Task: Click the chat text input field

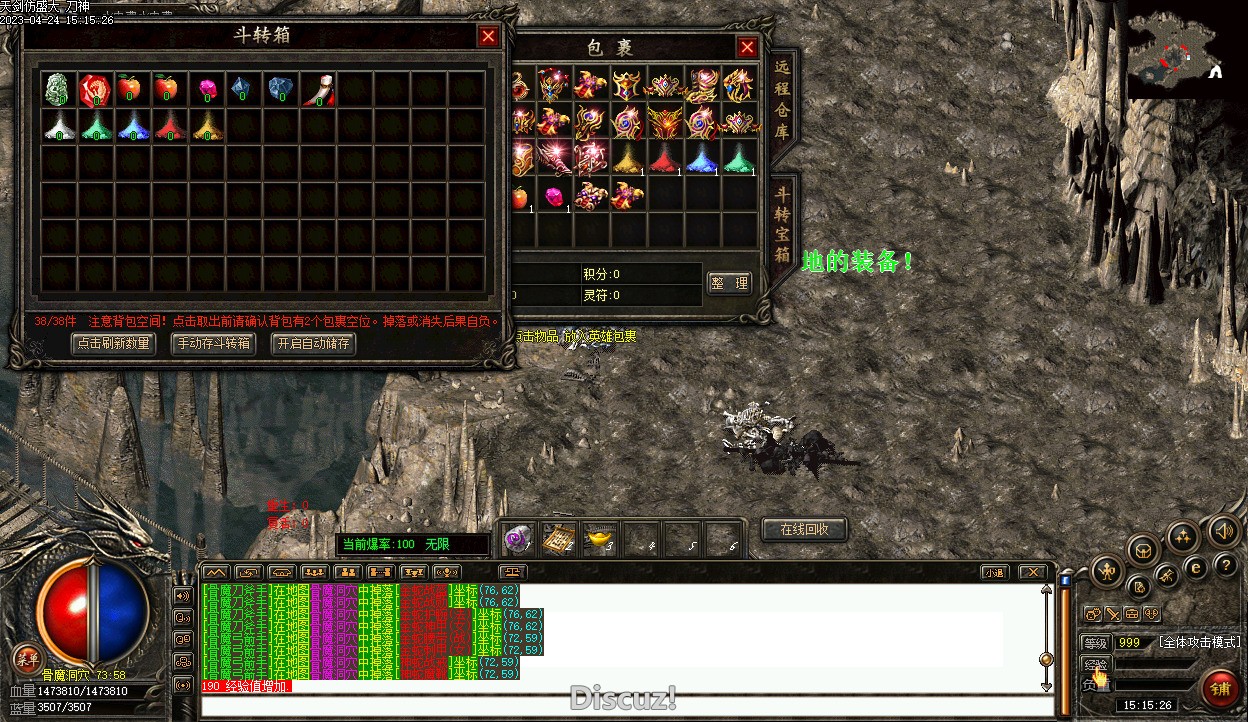Action: tap(620, 706)
